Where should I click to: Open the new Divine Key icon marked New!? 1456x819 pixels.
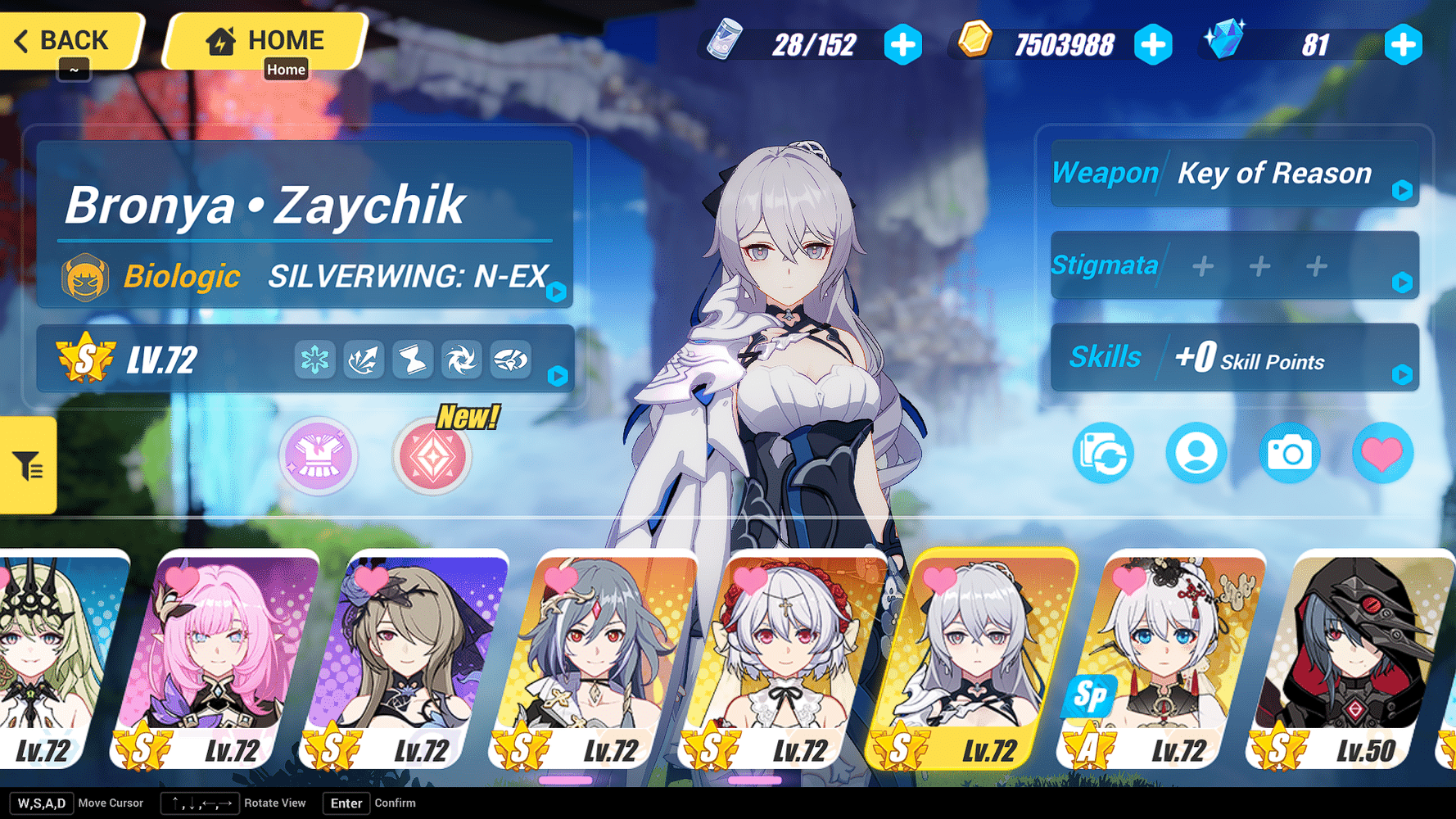click(432, 457)
